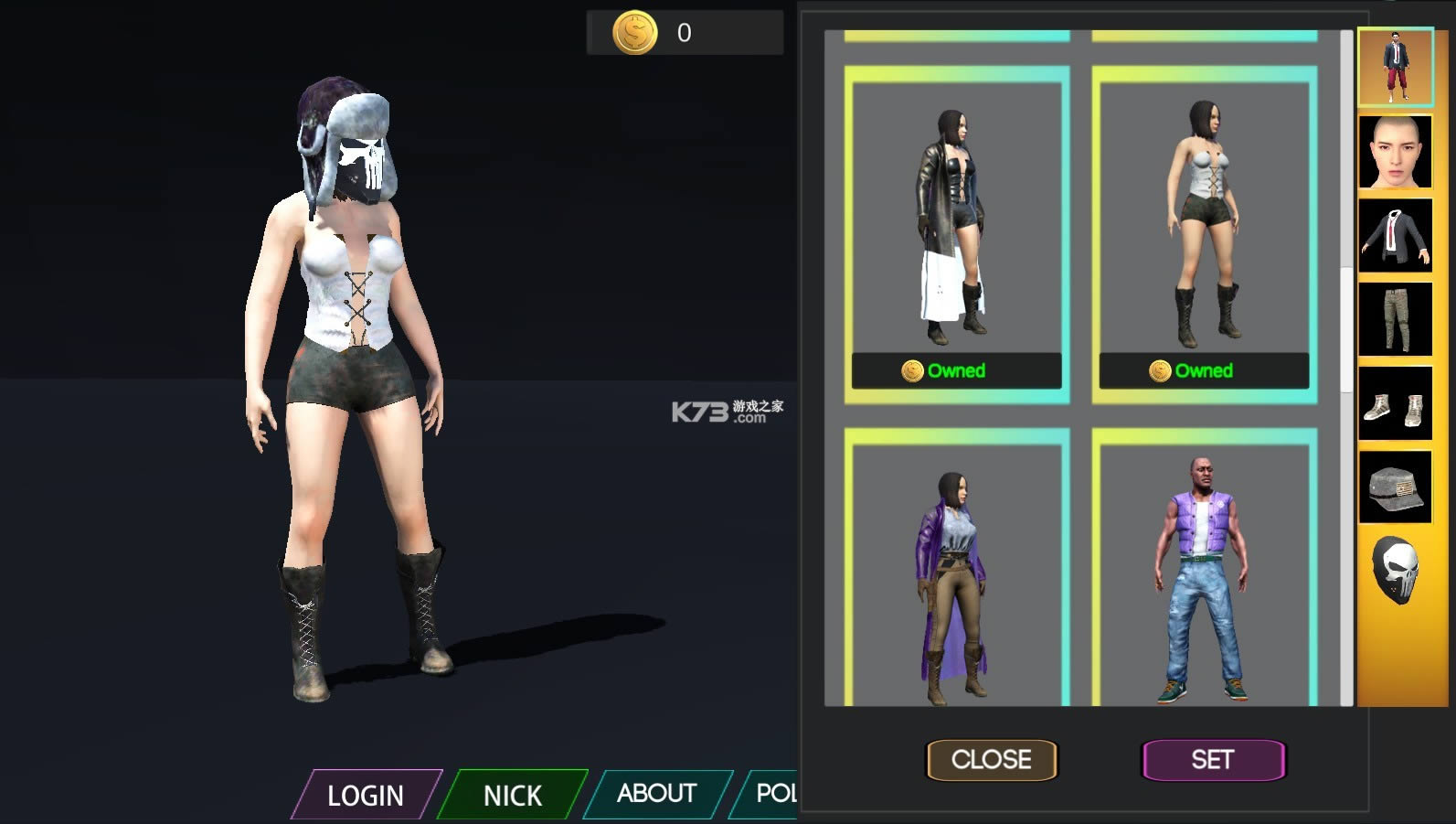1456x824 pixels.
Task: Switch to the jacket tops category
Action: (1395, 236)
